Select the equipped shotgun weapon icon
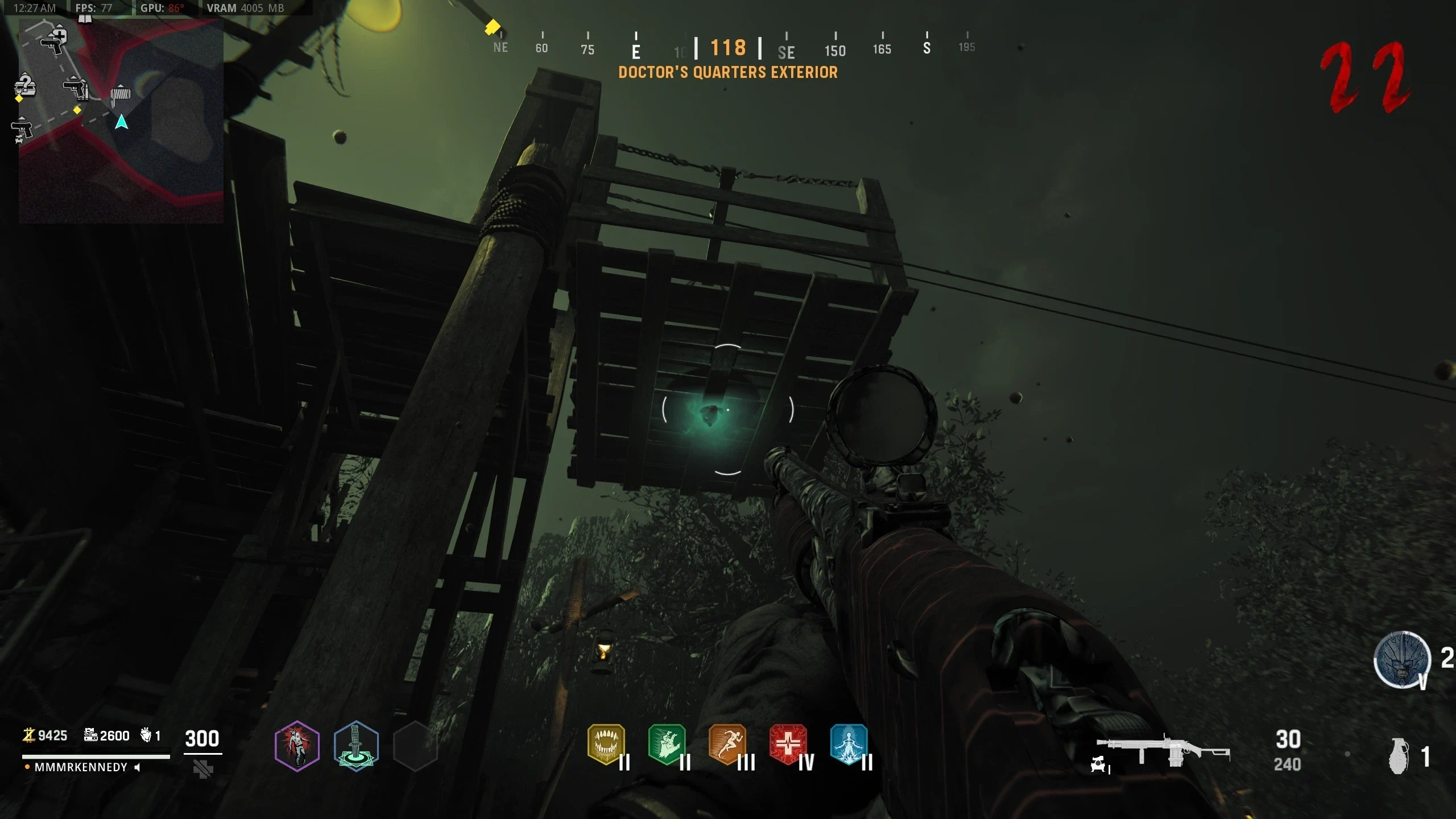Image resolution: width=1456 pixels, height=819 pixels. (x=1163, y=752)
